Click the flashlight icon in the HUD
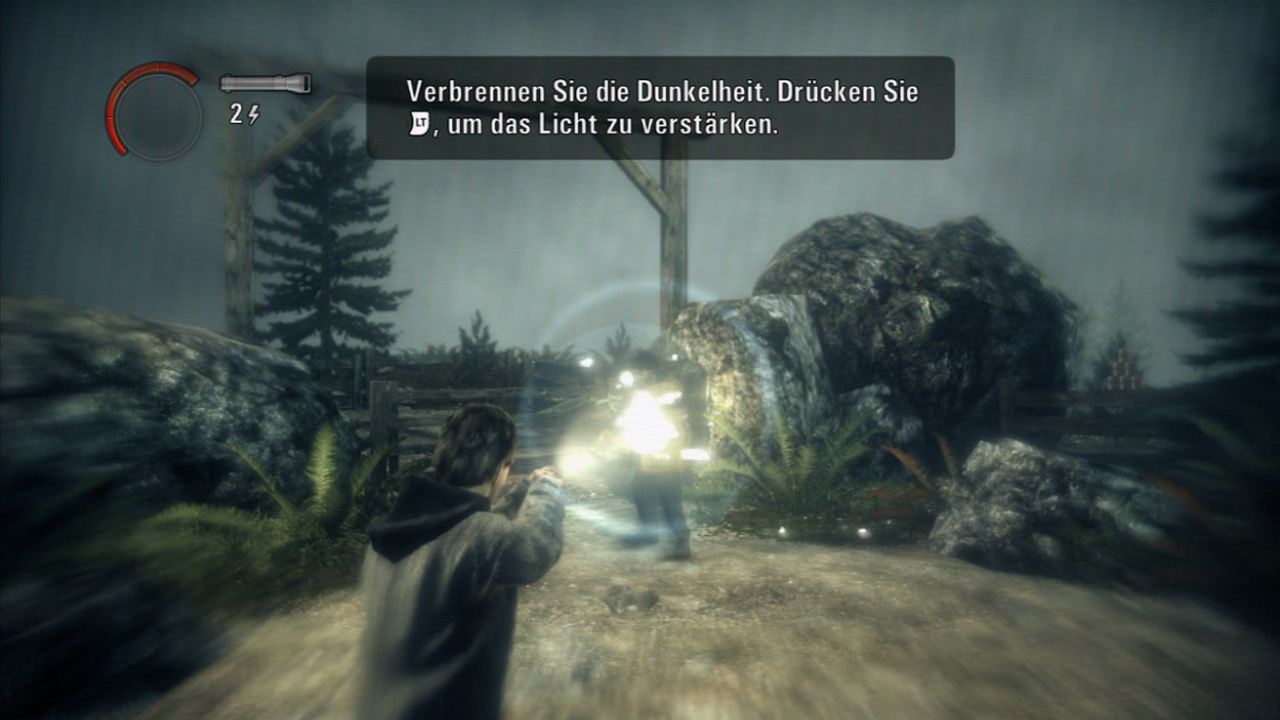 coord(265,85)
